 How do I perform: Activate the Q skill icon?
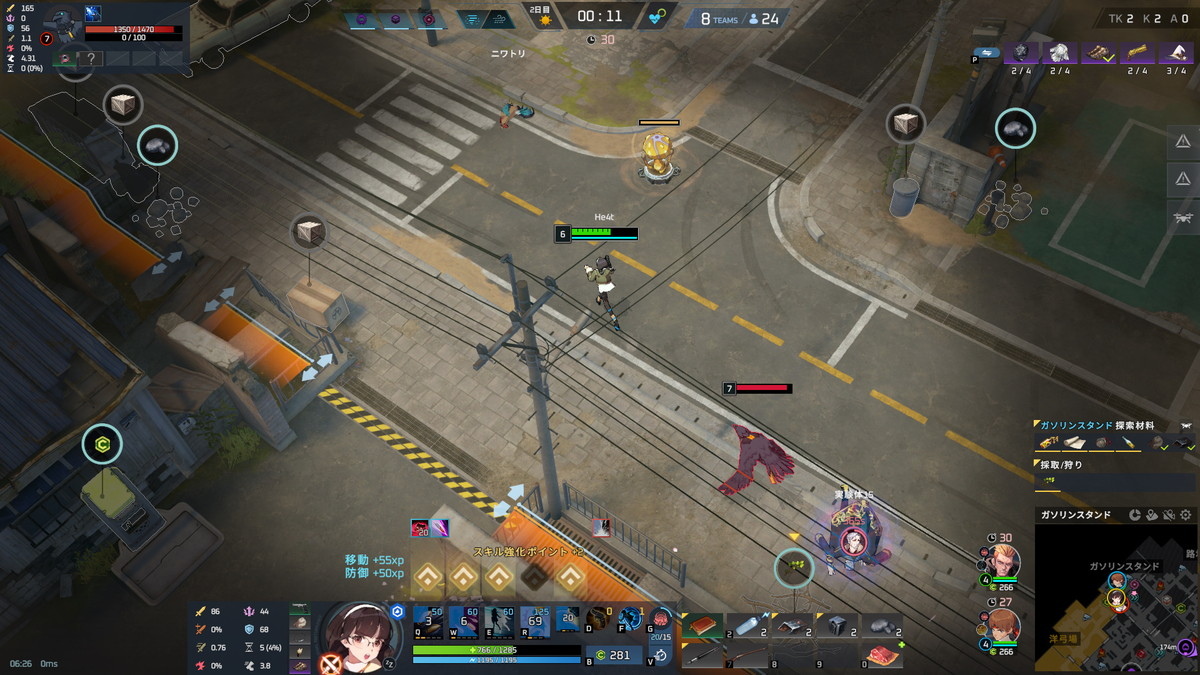coord(428,622)
